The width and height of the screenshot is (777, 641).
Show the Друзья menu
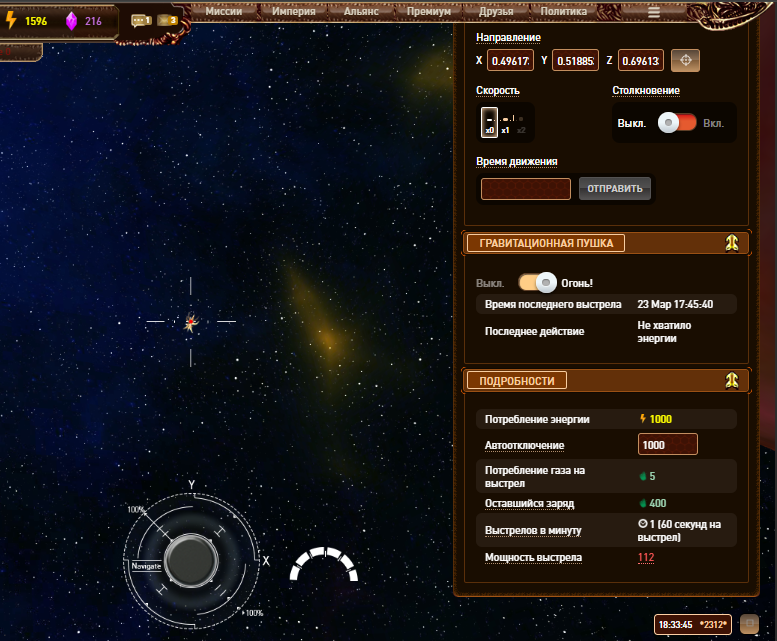coord(494,11)
